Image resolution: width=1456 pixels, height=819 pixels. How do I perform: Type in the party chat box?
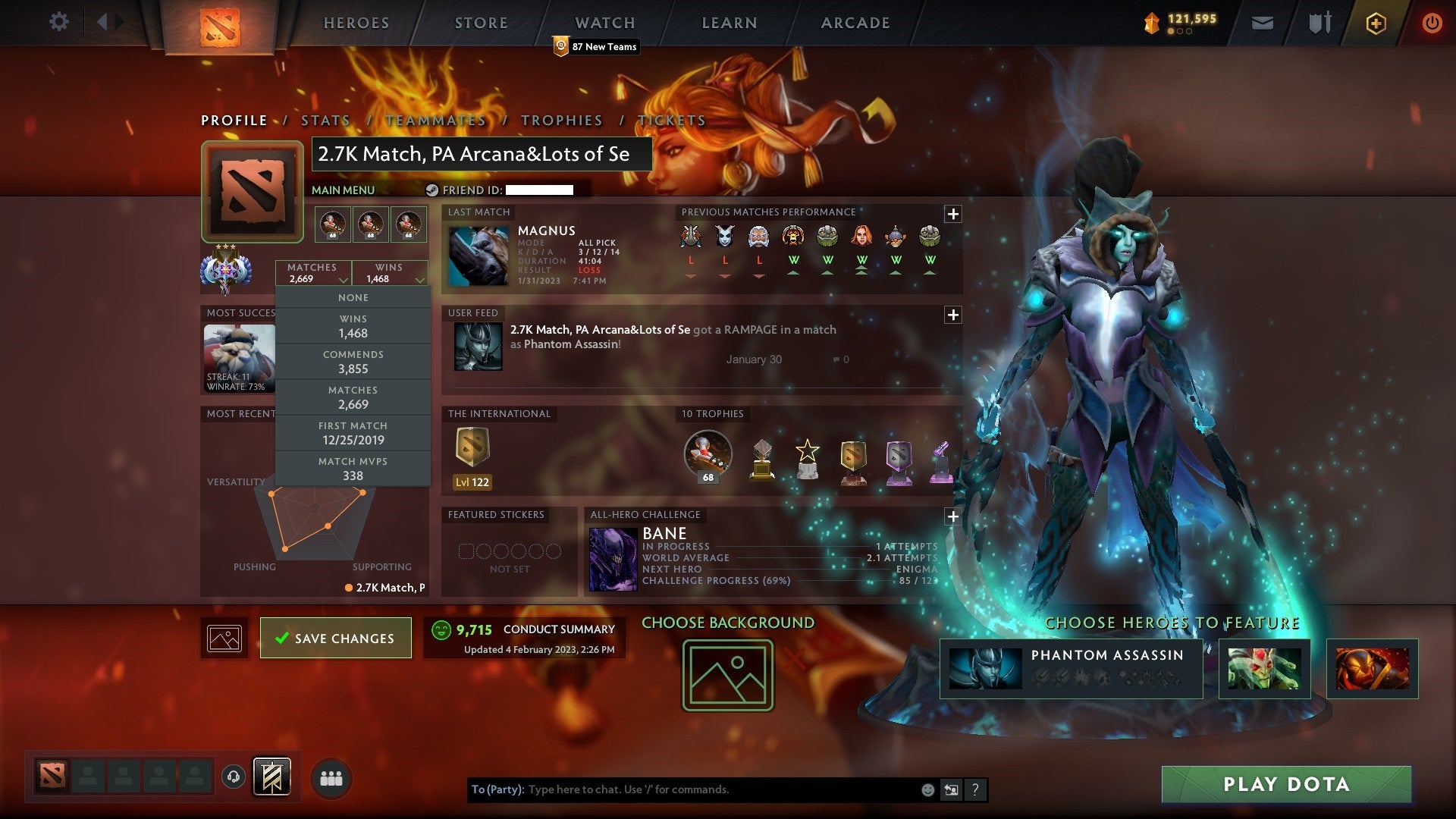[x=720, y=789]
